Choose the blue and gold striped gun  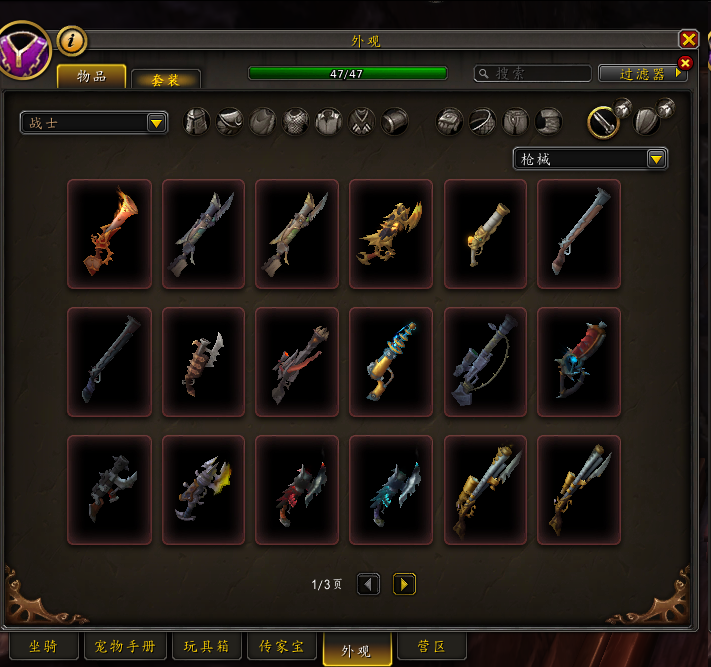pyautogui.click(x=391, y=361)
